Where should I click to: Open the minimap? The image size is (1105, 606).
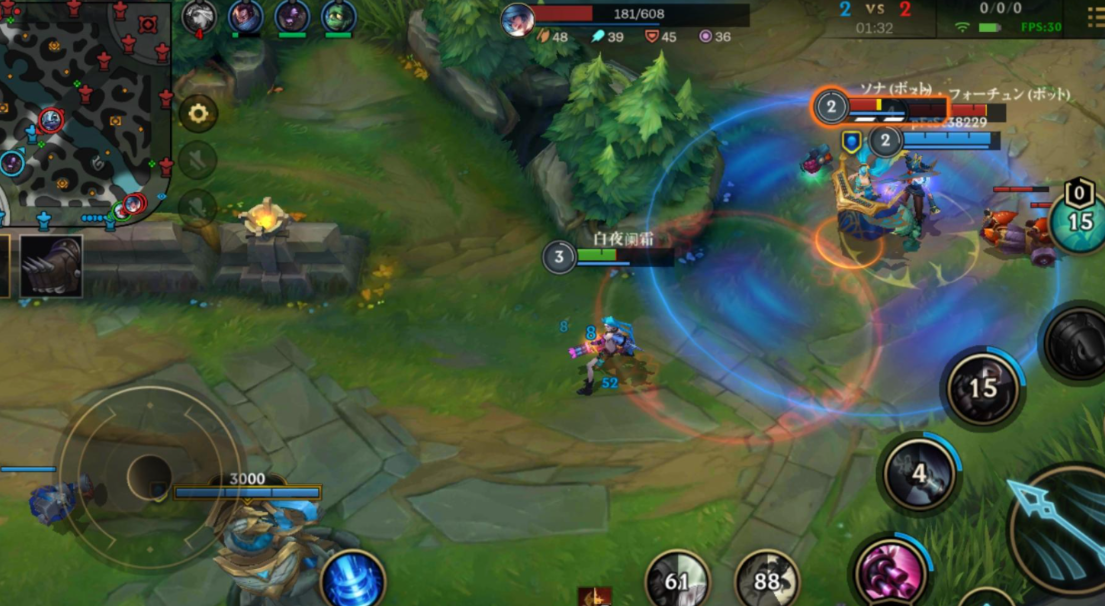(x=85, y=110)
